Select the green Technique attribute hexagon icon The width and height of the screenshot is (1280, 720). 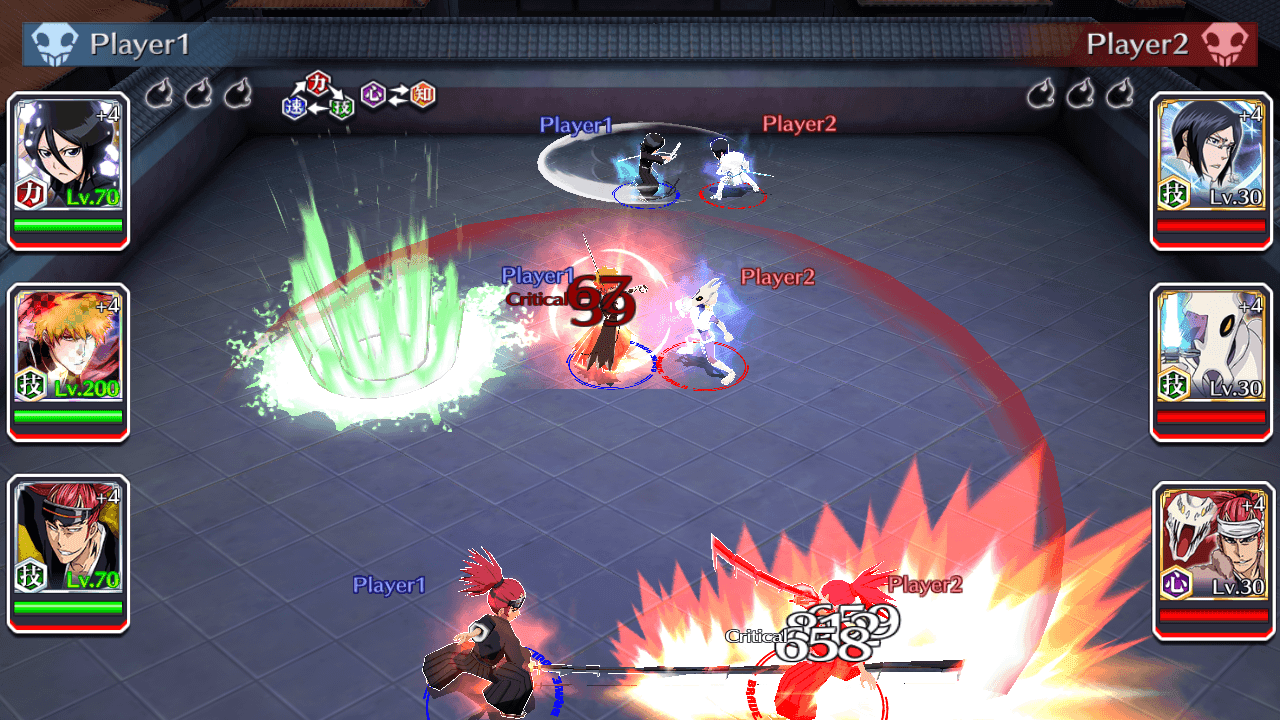[x=342, y=107]
